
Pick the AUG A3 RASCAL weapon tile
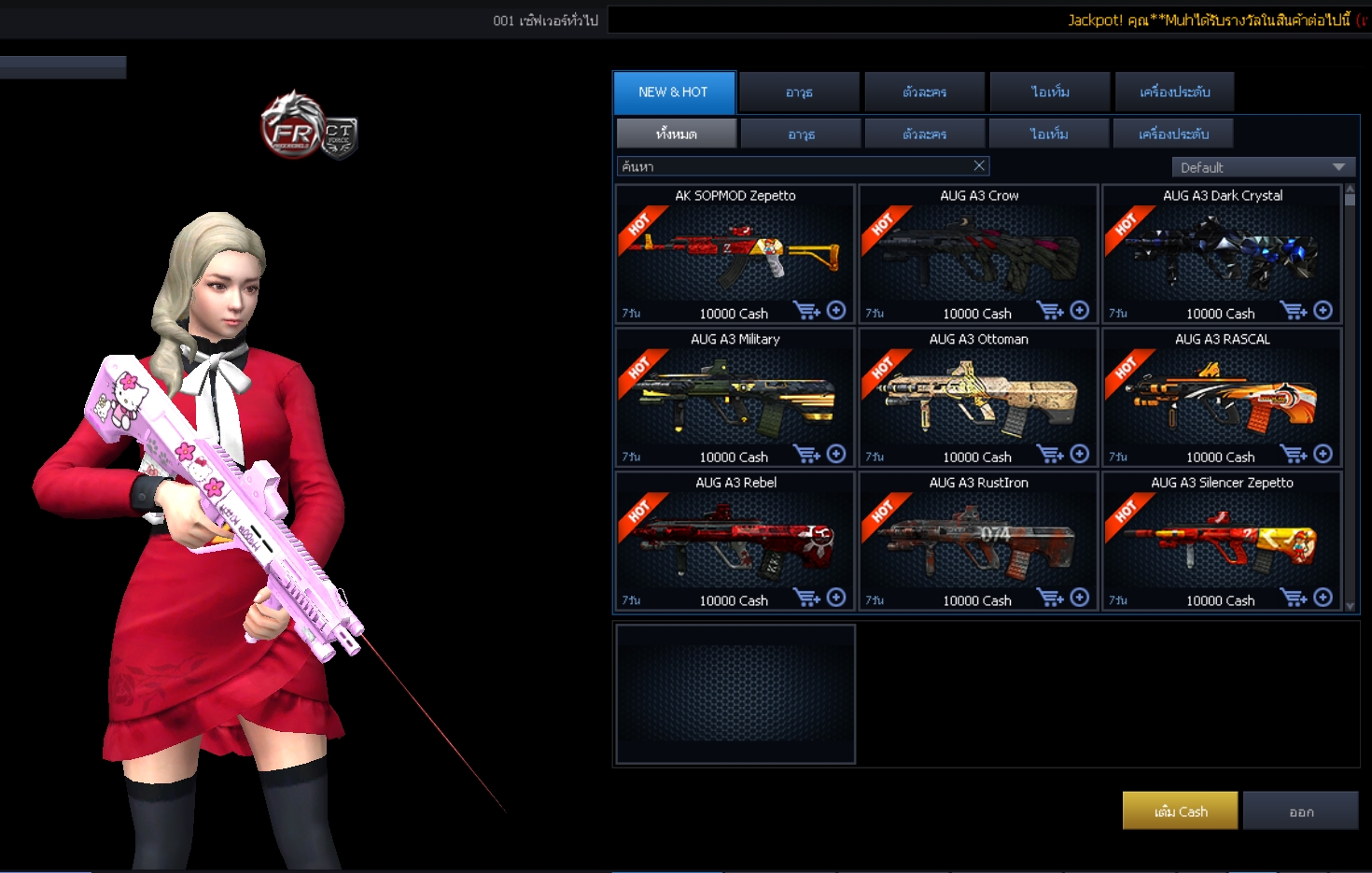click(1222, 396)
